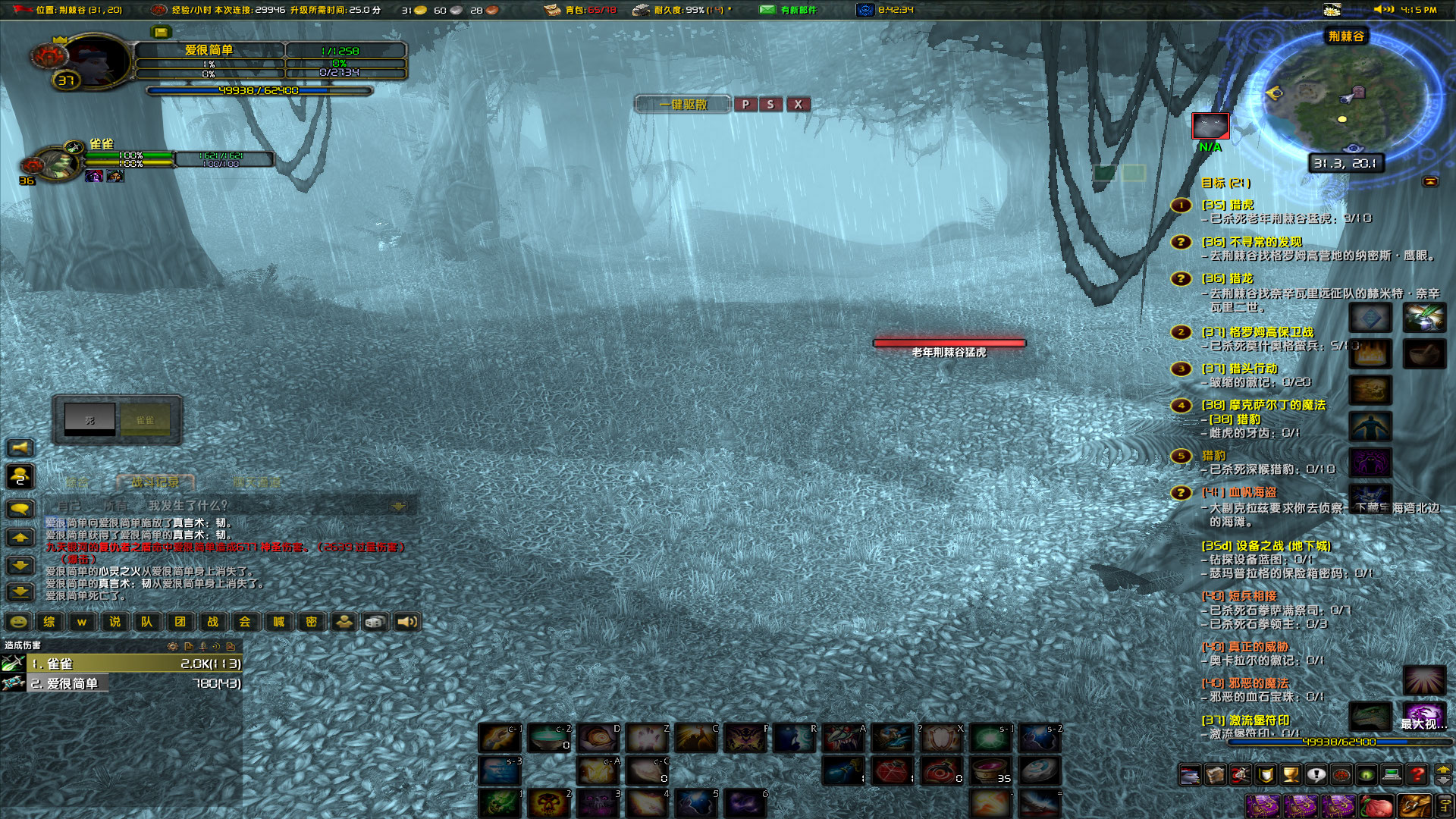Open help via the red question mark icon

tap(1416, 775)
